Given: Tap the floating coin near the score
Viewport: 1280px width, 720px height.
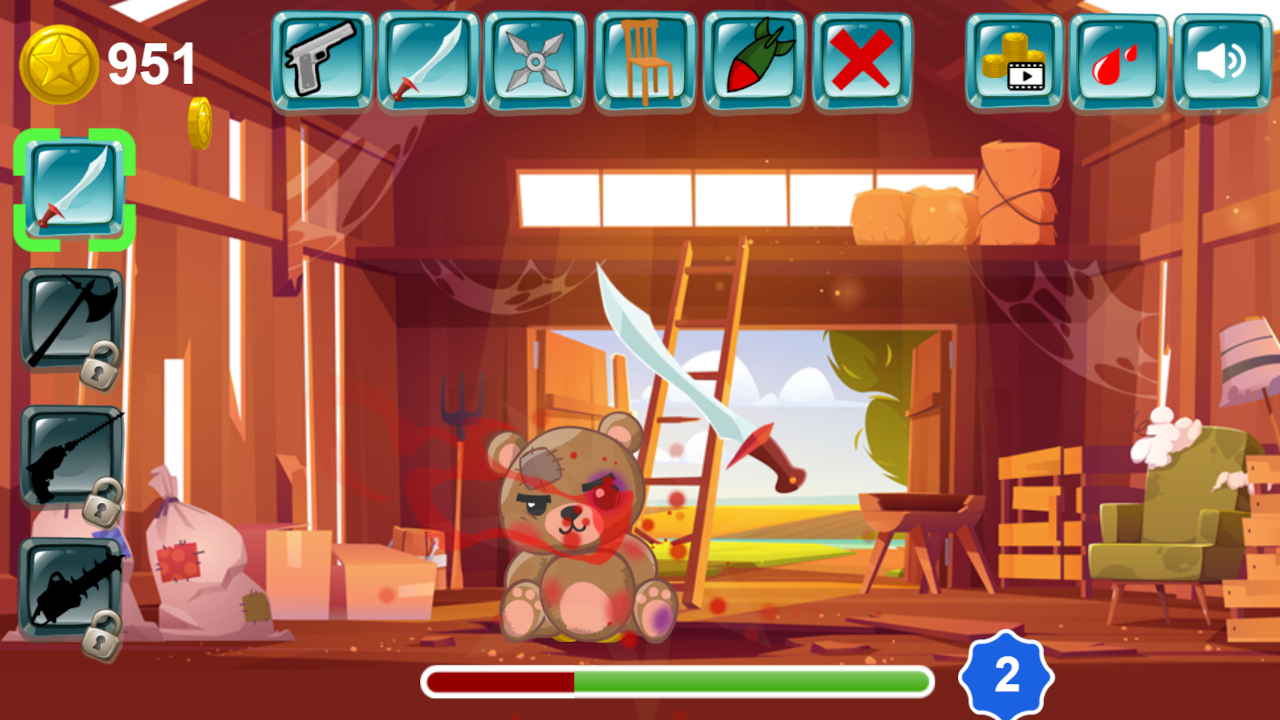Looking at the screenshot, I should click(x=200, y=122).
